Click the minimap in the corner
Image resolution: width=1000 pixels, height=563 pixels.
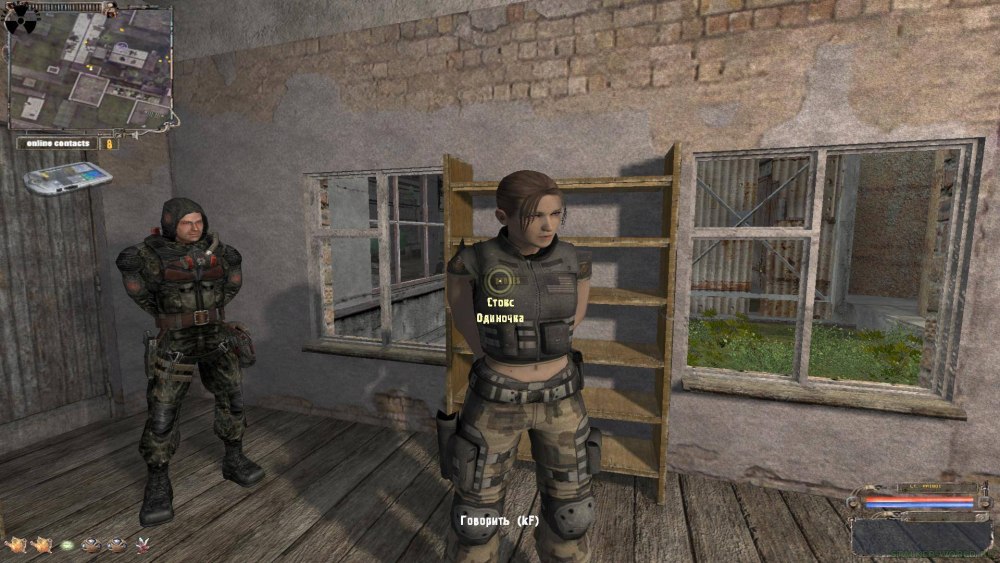(x=91, y=71)
